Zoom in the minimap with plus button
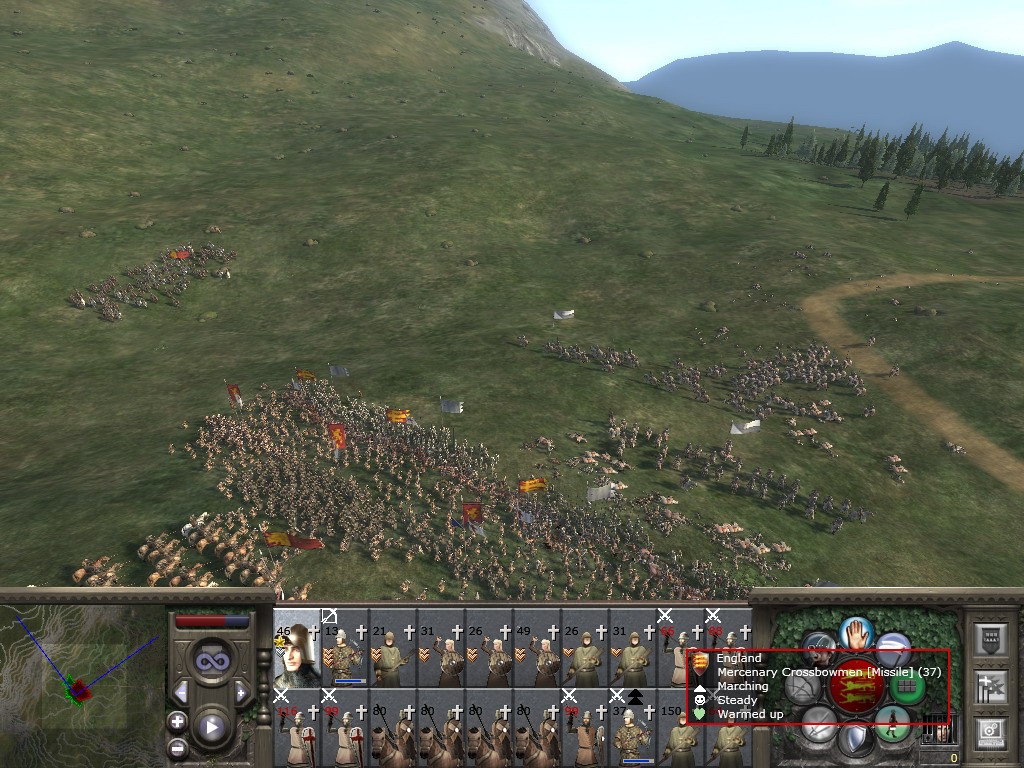Screen dimensions: 1024x768 177,721
